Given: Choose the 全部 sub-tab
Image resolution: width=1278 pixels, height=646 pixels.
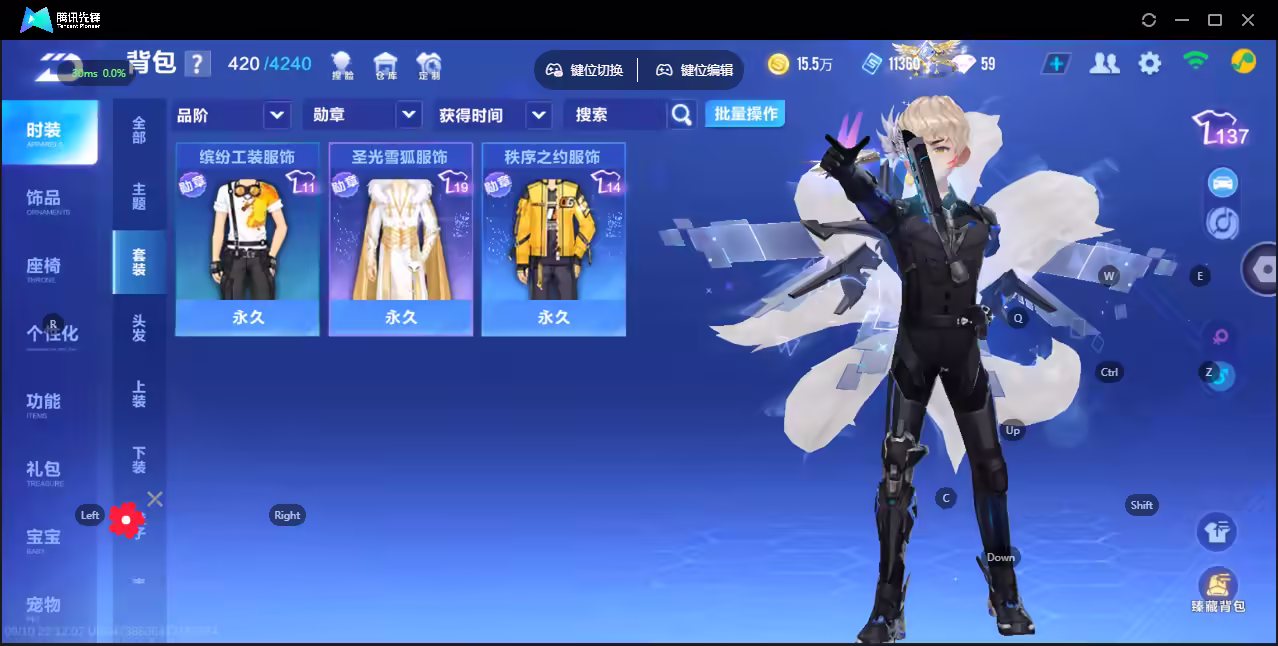Looking at the screenshot, I should [139, 130].
